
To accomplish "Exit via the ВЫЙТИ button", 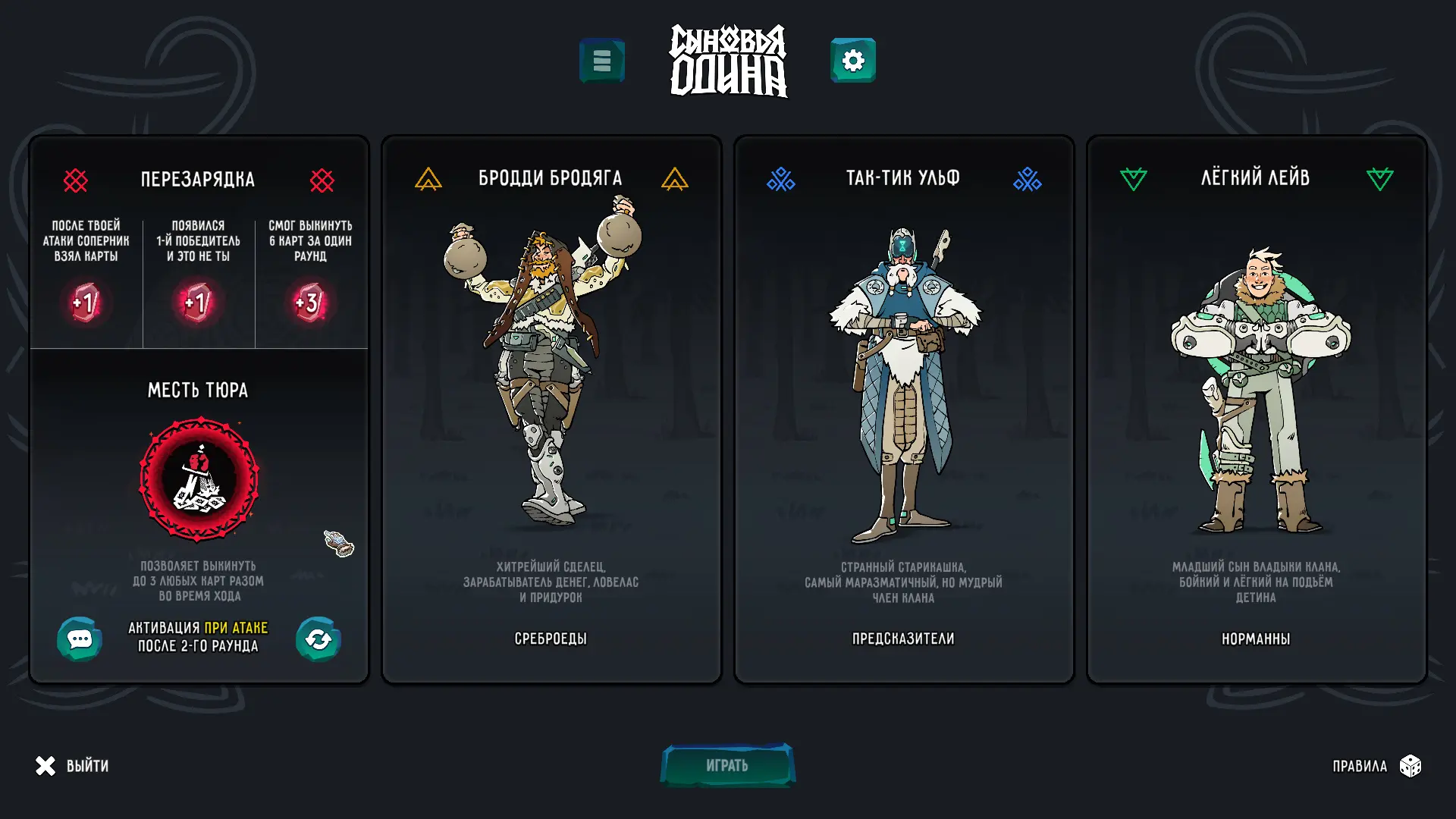I will coord(72,766).
